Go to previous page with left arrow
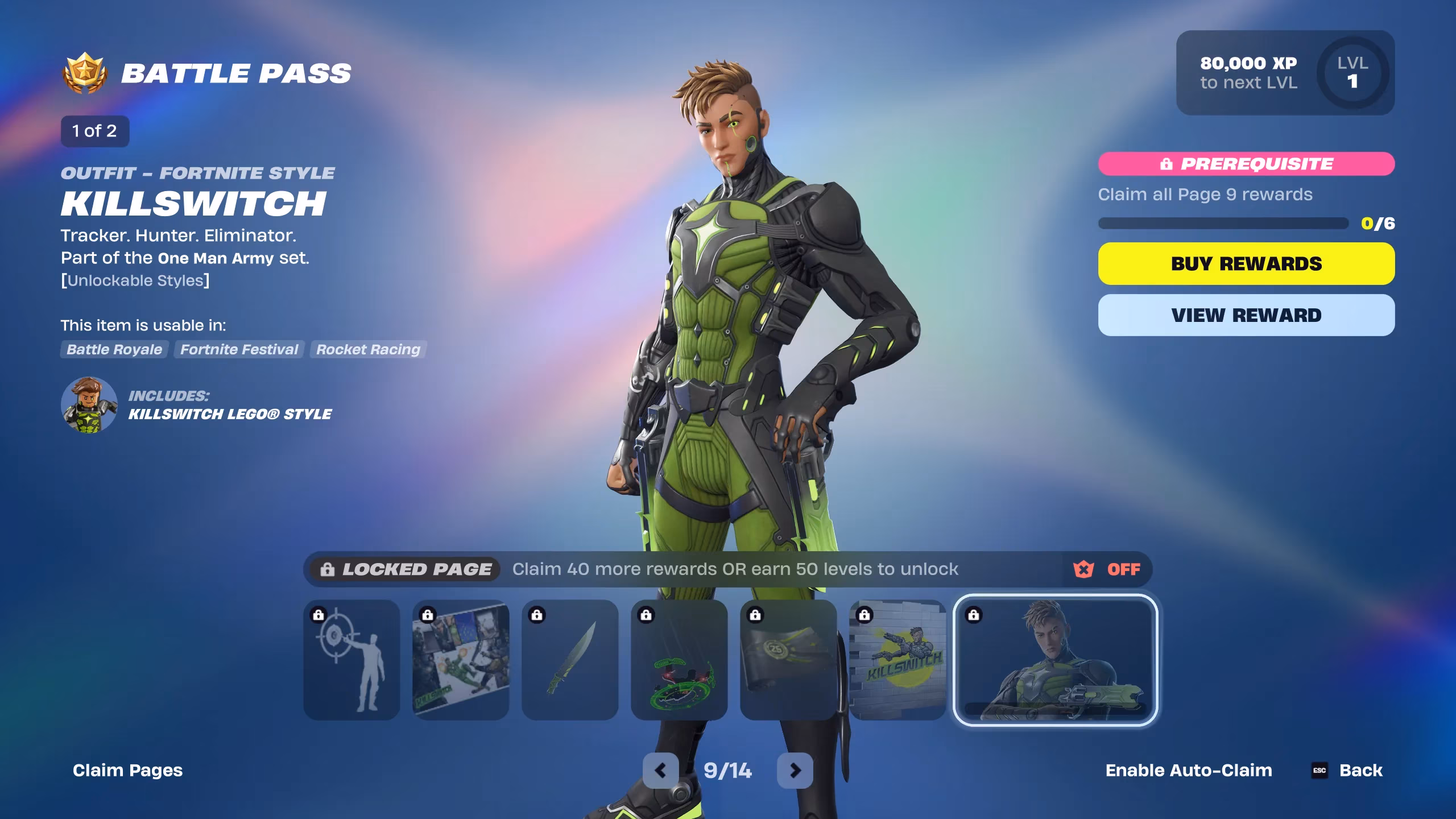Image resolution: width=1456 pixels, height=819 pixels. pyautogui.click(x=661, y=771)
